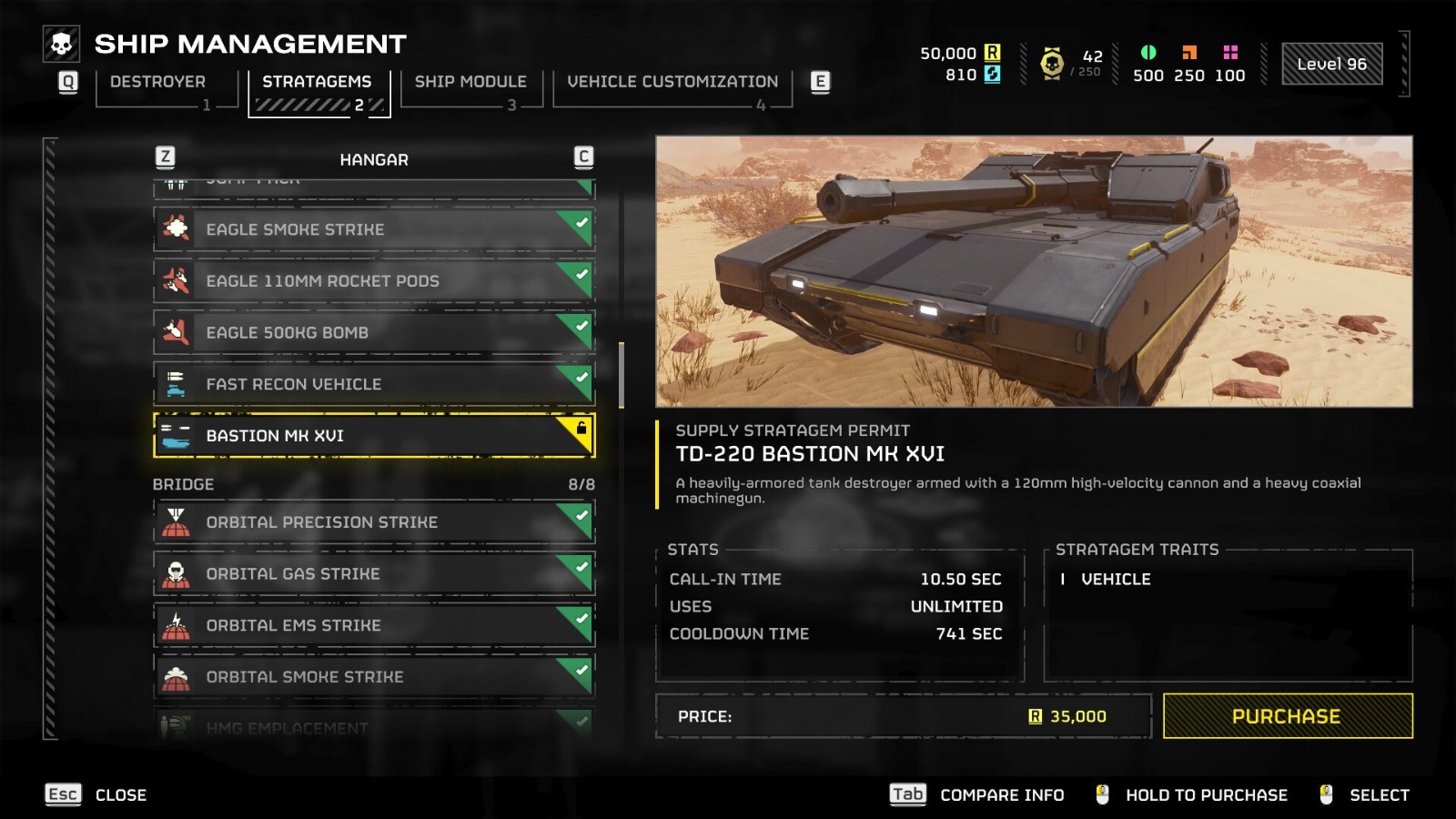Click the Bastion tank preview image
Image resolution: width=1456 pixels, height=819 pixels.
pyautogui.click(x=1034, y=271)
